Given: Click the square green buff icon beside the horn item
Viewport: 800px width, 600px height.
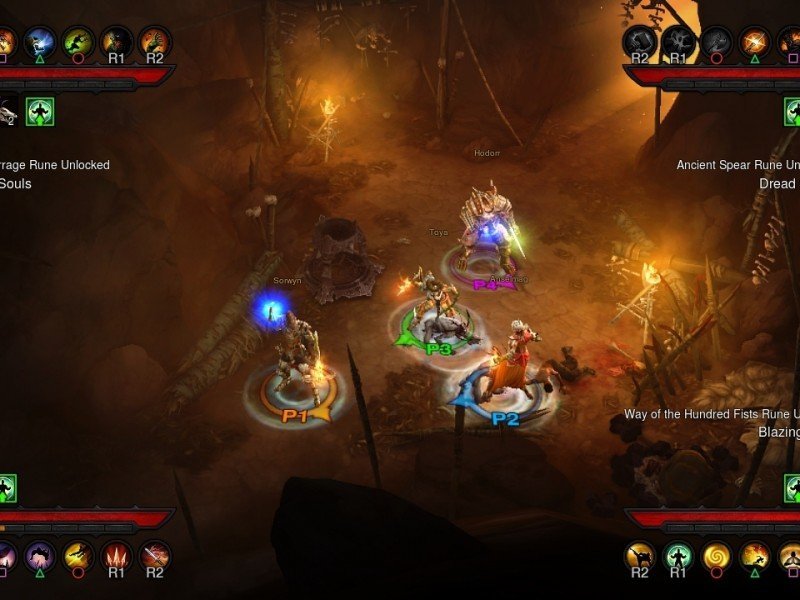Looking at the screenshot, I should (x=40, y=111).
